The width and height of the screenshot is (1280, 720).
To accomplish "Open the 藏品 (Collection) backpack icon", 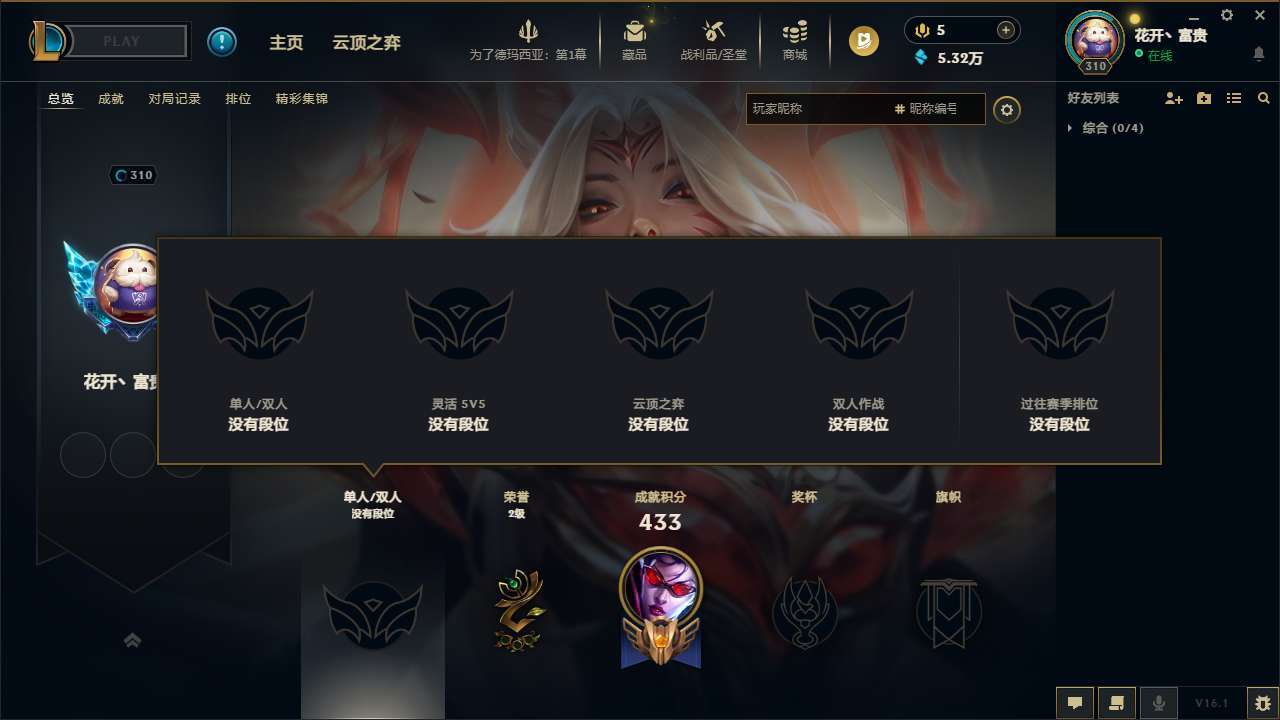I will click(x=634, y=40).
